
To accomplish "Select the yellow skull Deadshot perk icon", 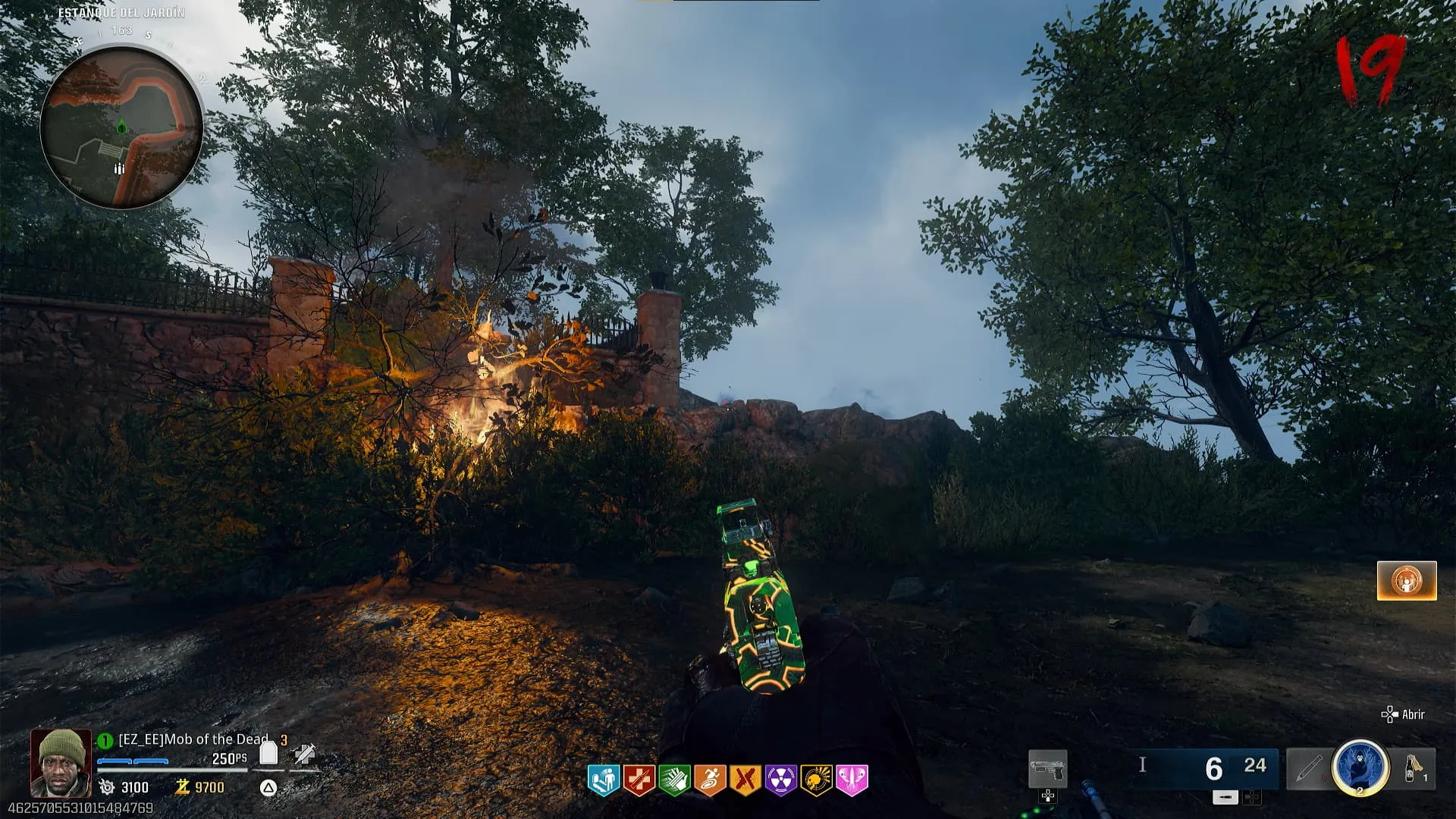I will (x=816, y=780).
